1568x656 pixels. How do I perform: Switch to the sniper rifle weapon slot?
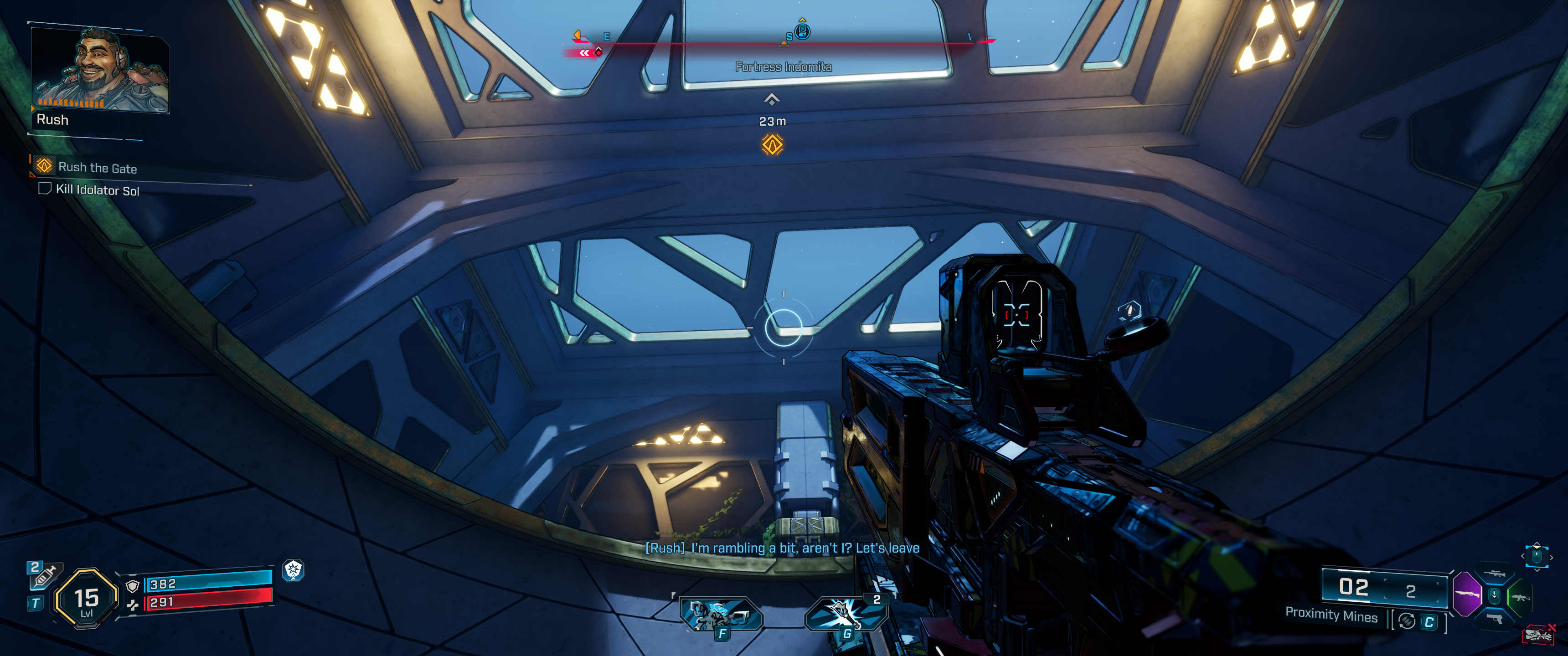tap(1494, 573)
